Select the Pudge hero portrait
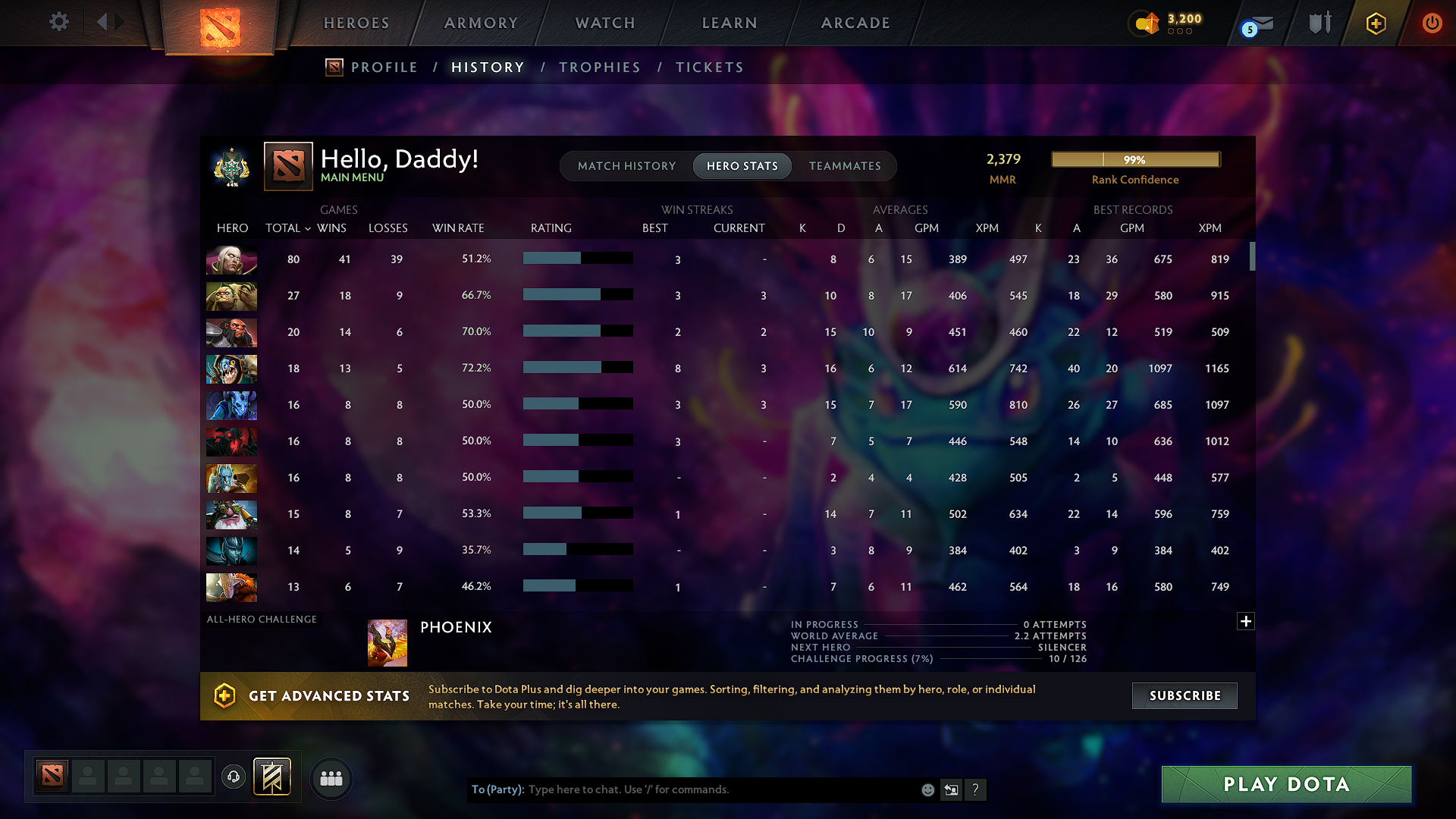 click(x=231, y=297)
